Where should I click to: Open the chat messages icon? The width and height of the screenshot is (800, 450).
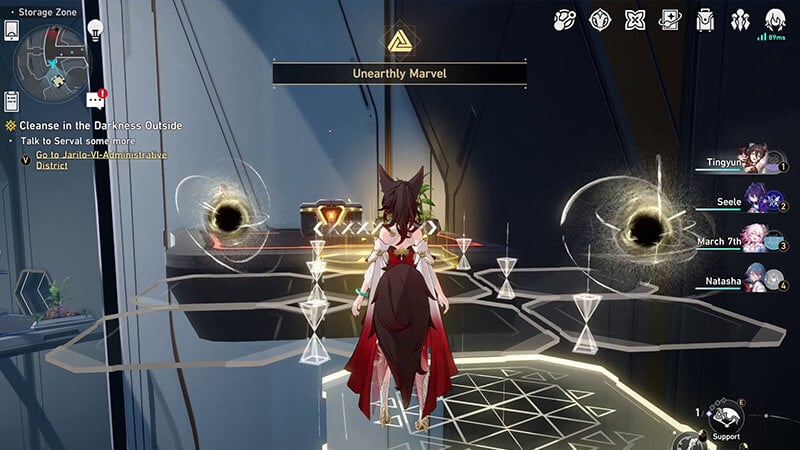(95, 100)
